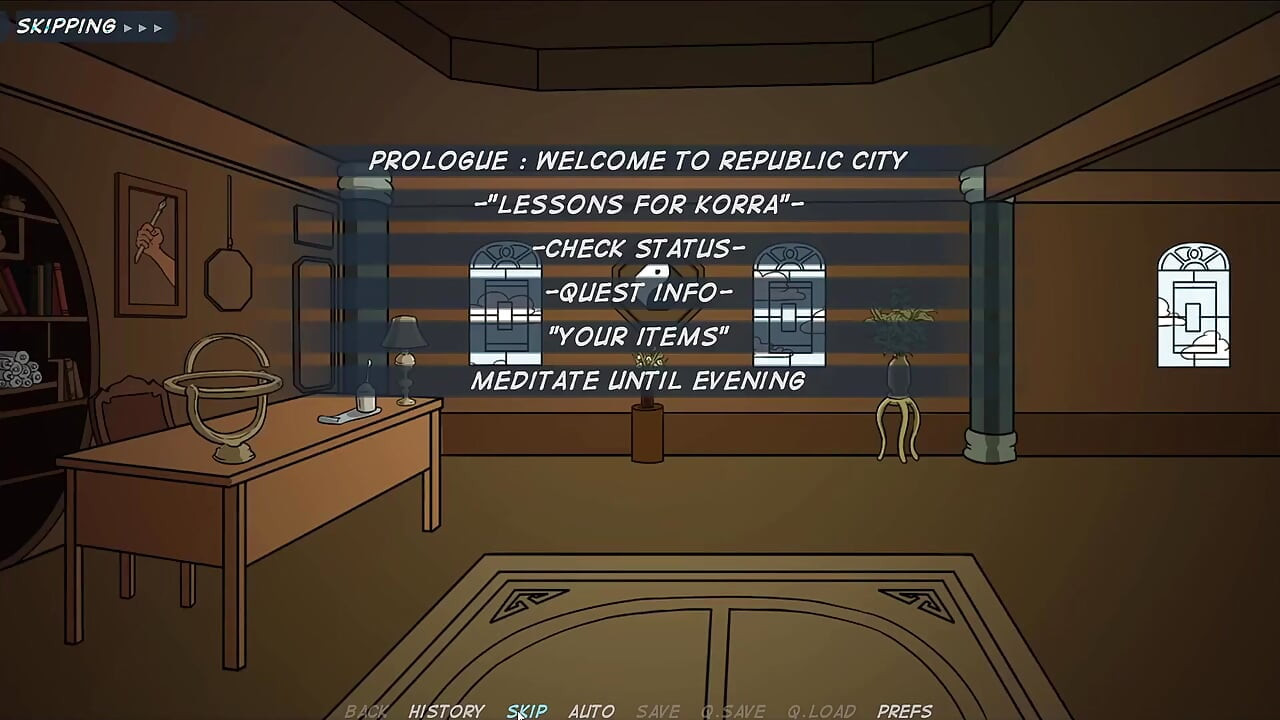Open the History log
Viewport: 1280px width, 720px height.
tap(448, 711)
